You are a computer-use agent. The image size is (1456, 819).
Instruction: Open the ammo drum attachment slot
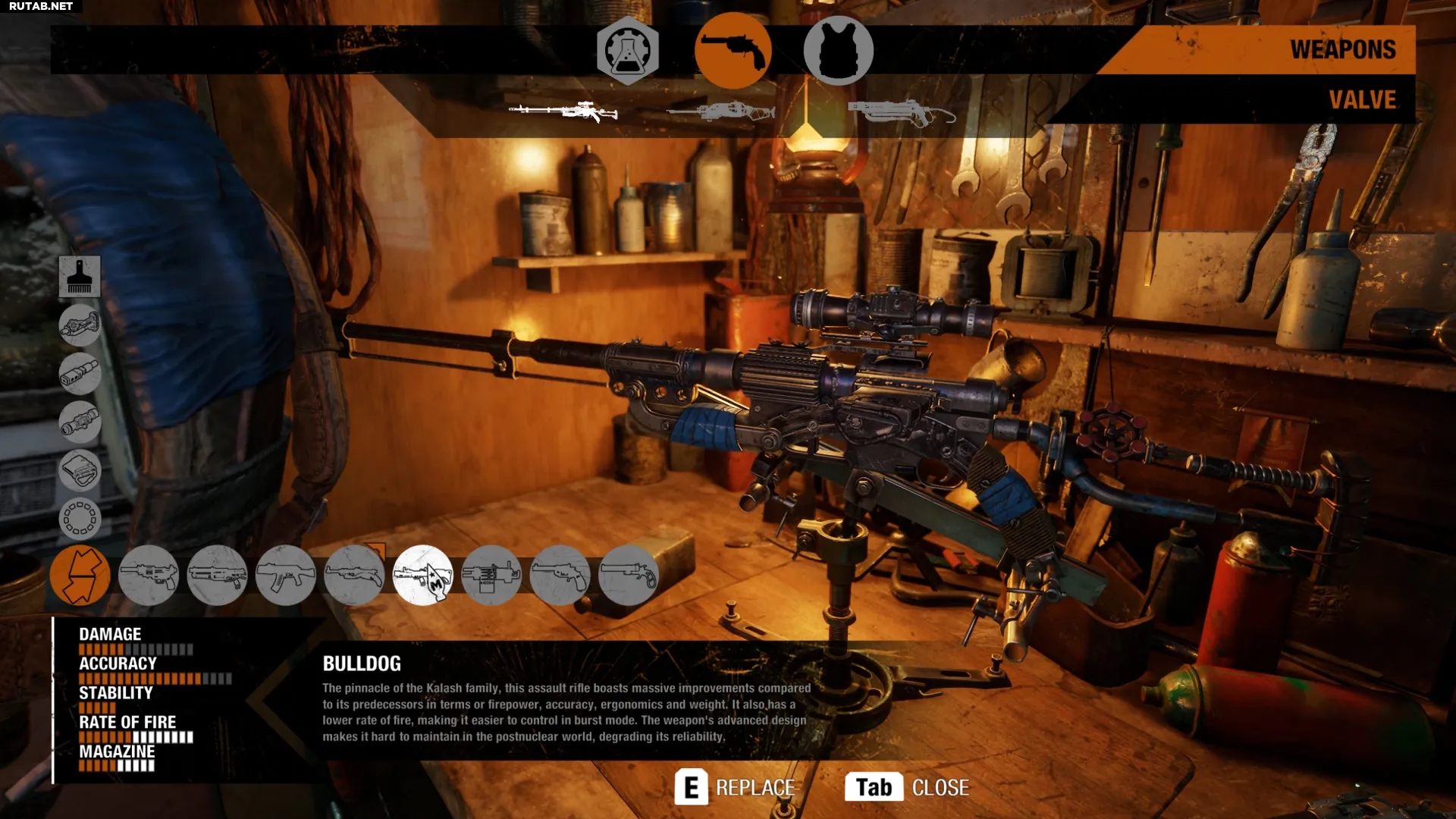[80, 519]
